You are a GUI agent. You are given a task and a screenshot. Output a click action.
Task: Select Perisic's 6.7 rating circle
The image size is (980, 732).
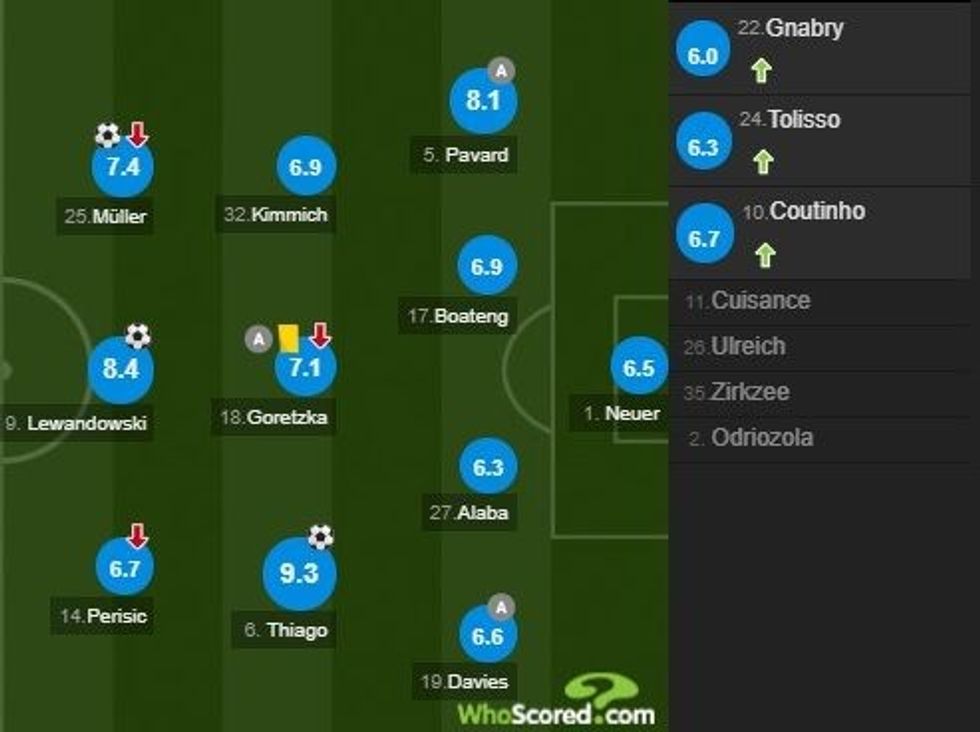point(125,567)
